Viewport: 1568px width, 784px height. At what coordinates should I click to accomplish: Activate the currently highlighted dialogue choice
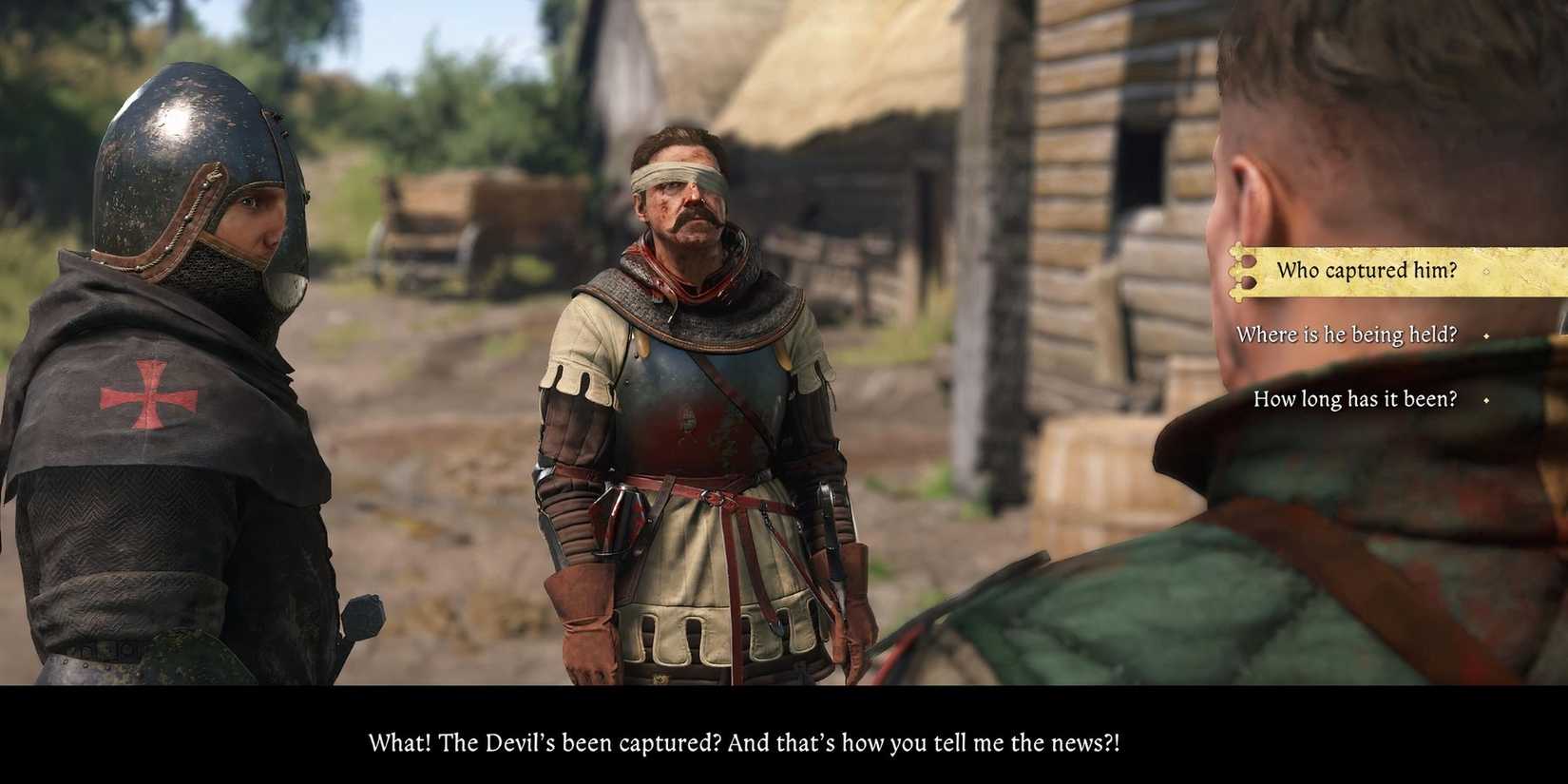[1367, 270]
